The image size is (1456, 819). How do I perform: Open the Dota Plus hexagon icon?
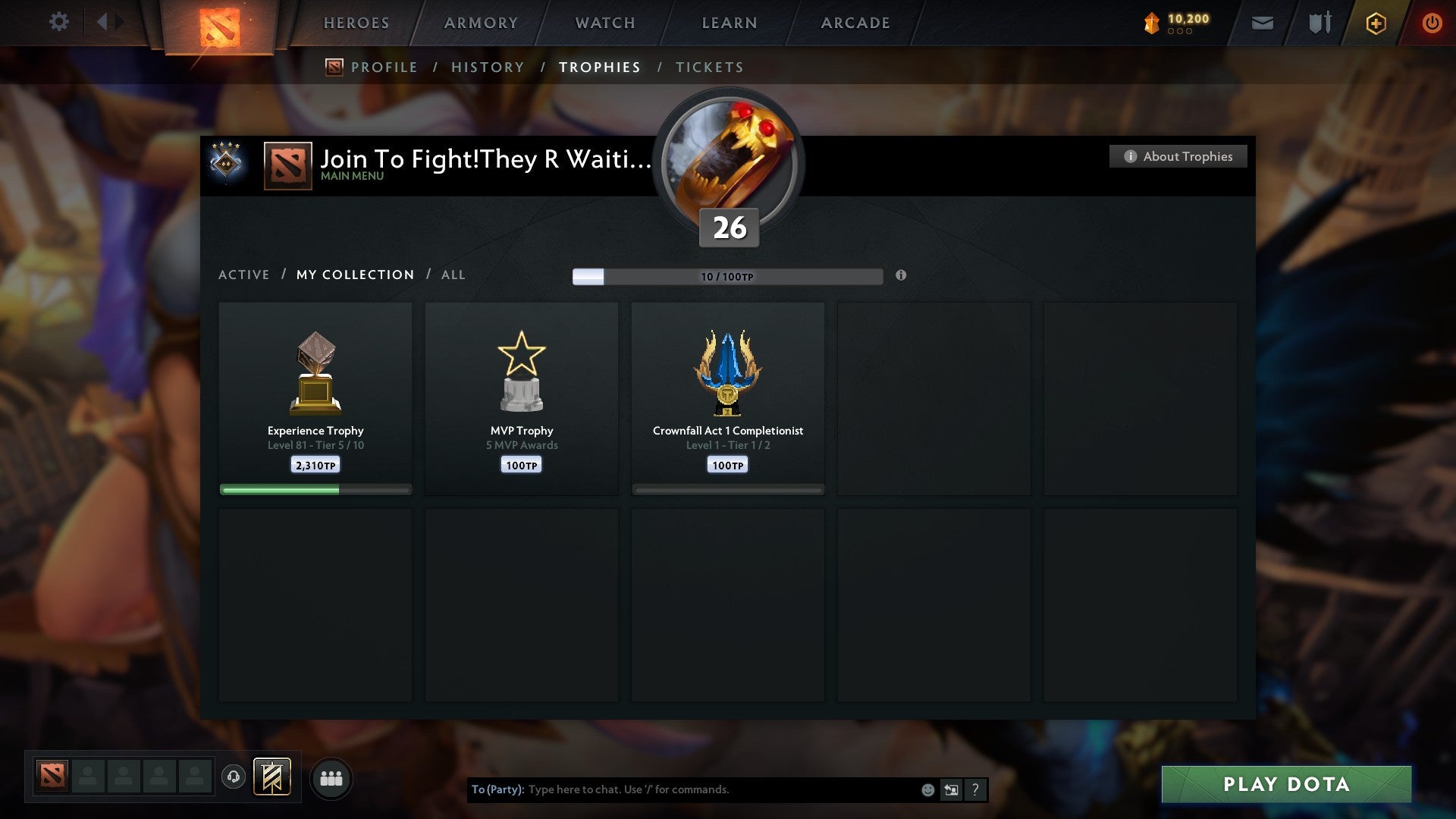tap(1375, 23)
